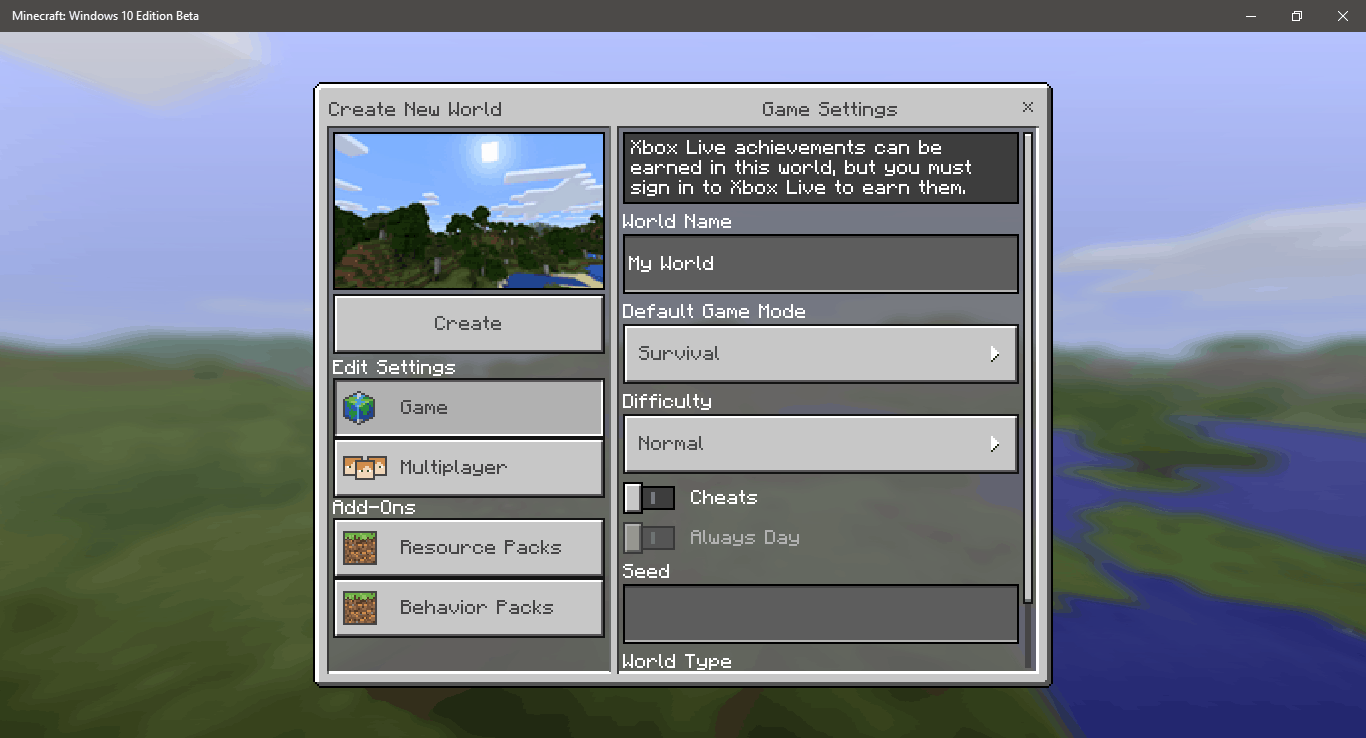1366x738 pixels.
Task: Click the World Name field showing My World
Action: [x=820, y=263]
